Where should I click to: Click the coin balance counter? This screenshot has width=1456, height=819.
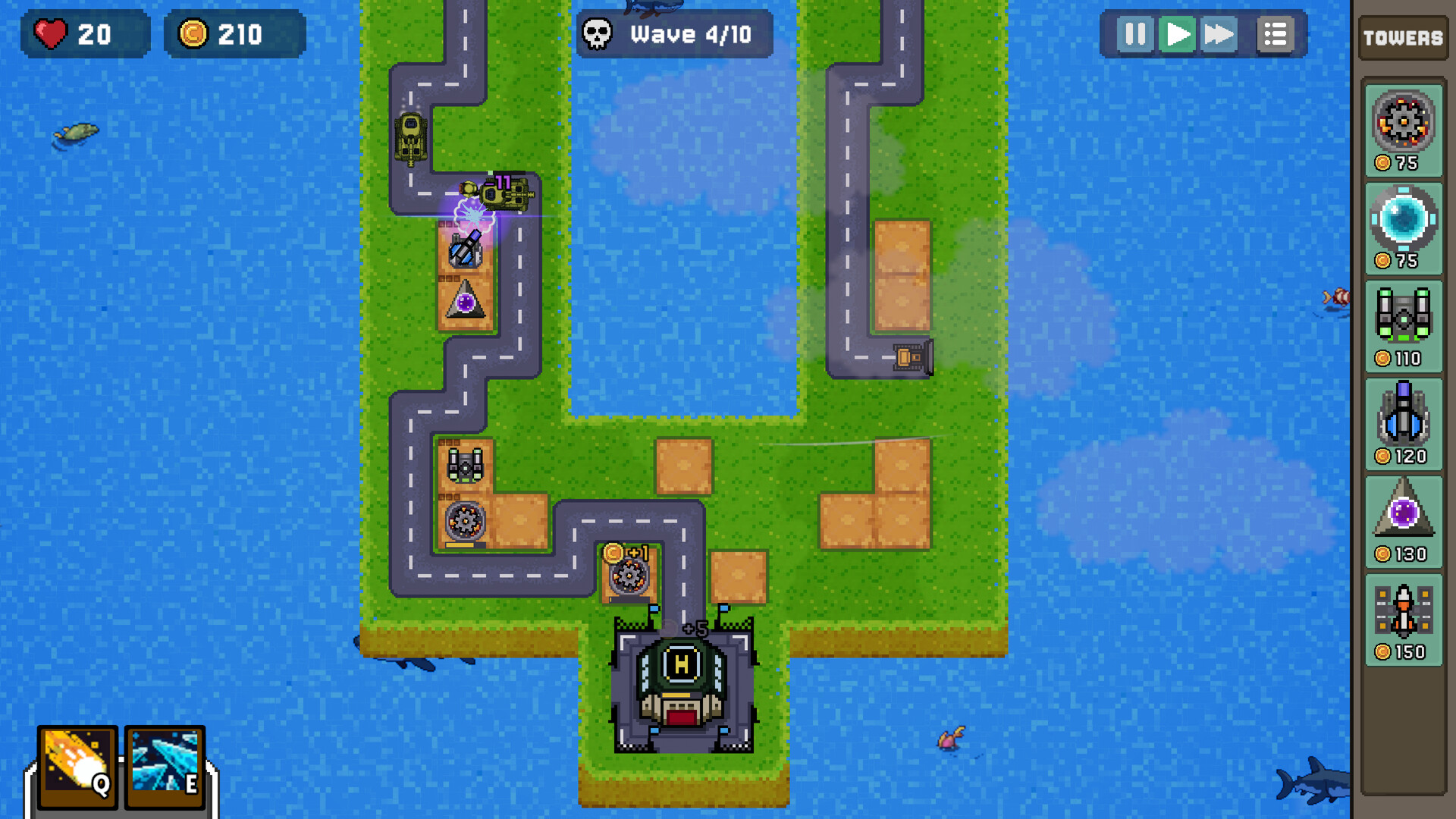pos(234,34)
